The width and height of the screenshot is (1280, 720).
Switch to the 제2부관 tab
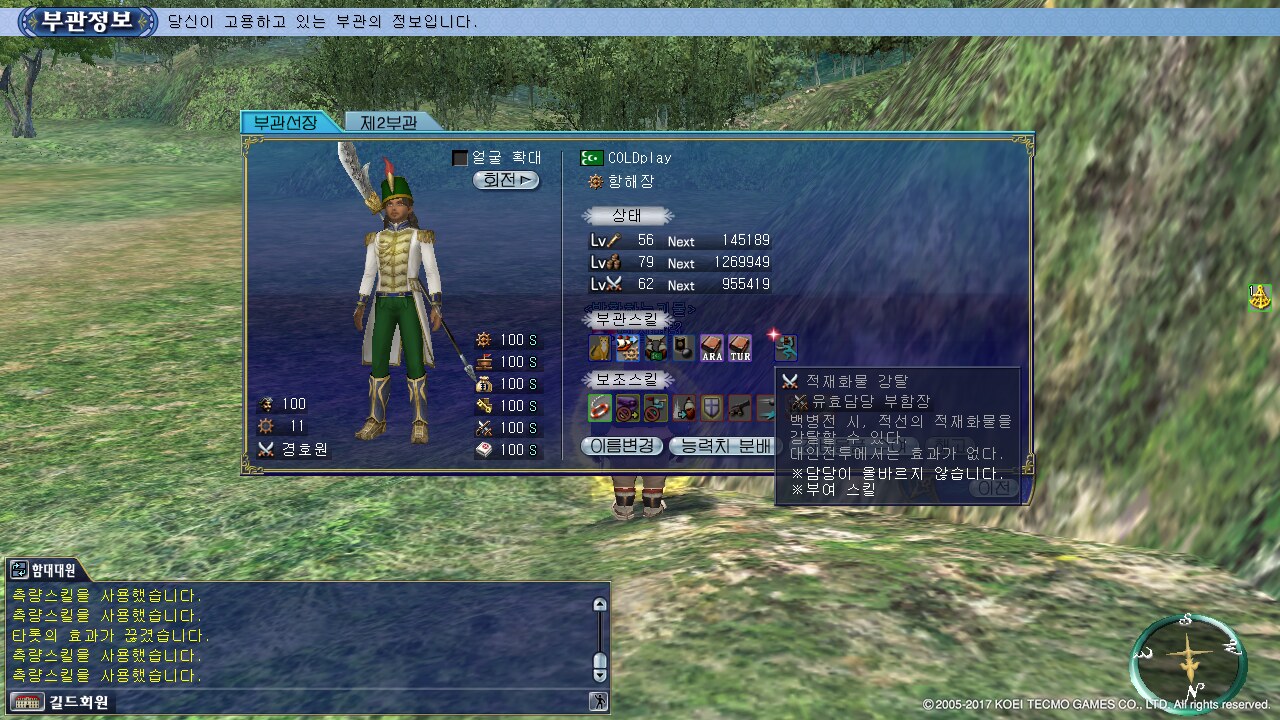click(388, 123)
